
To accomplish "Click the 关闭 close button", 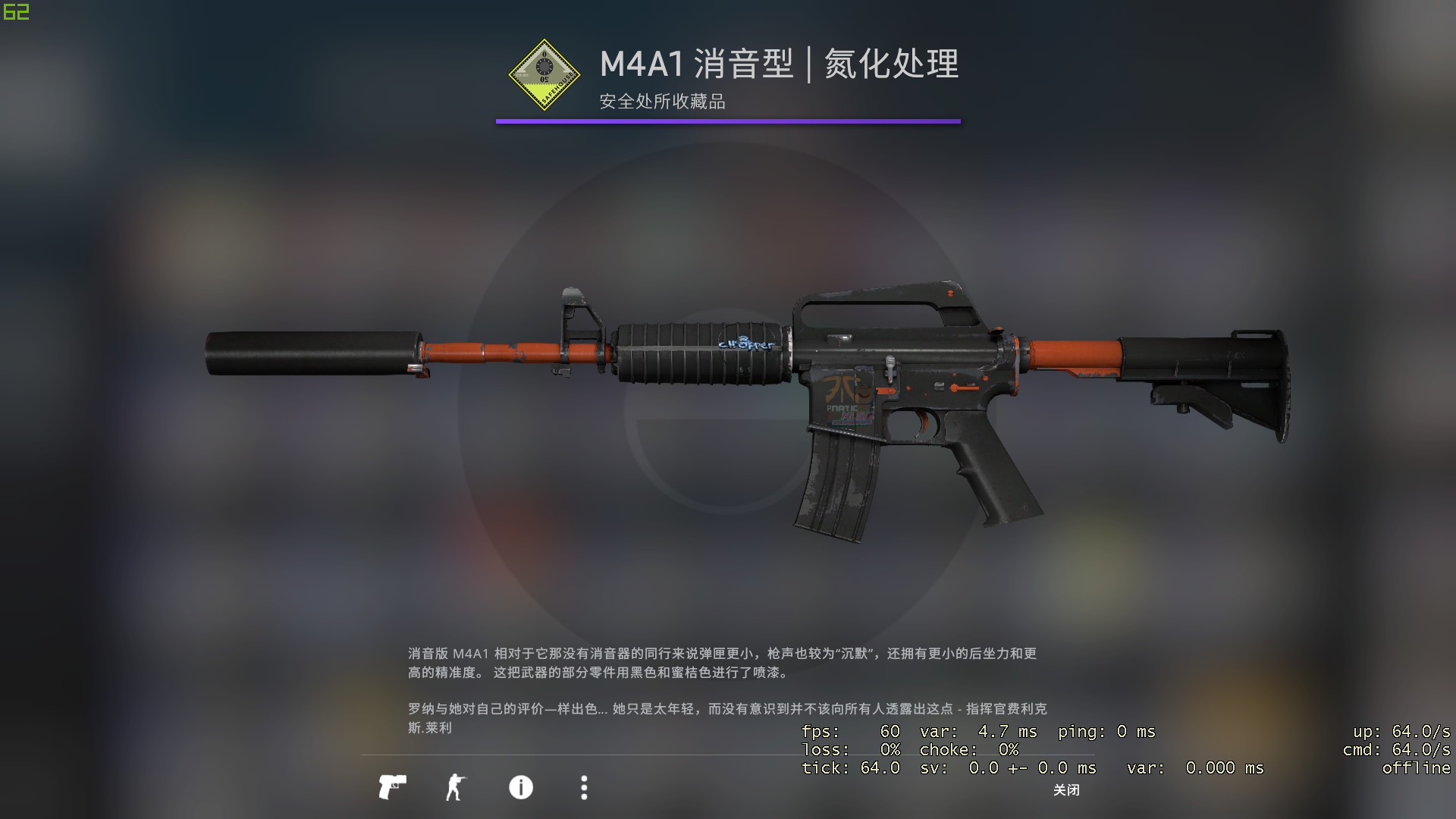I will click(1066, 790).
